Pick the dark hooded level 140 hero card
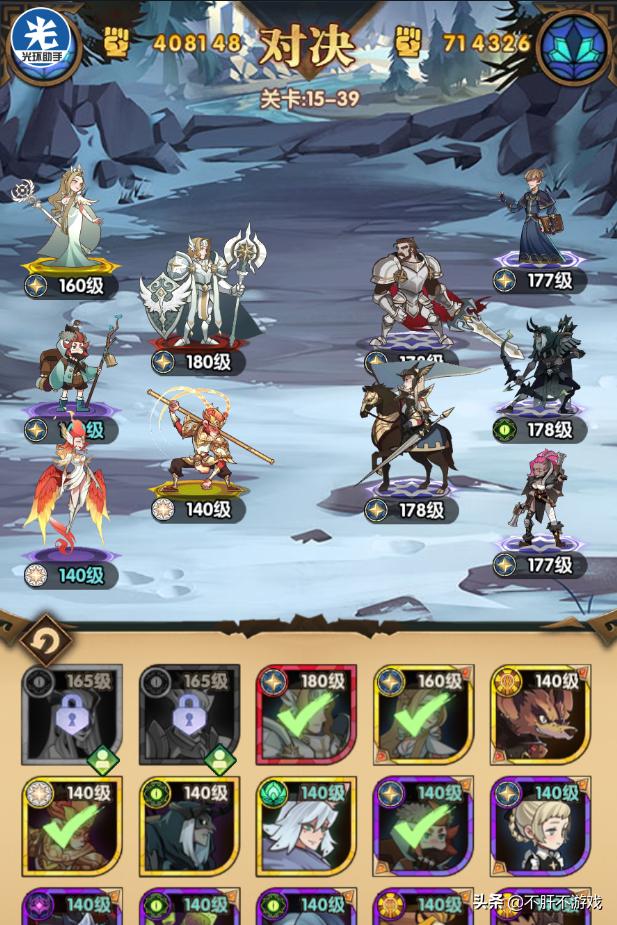 tap(188, 825)
